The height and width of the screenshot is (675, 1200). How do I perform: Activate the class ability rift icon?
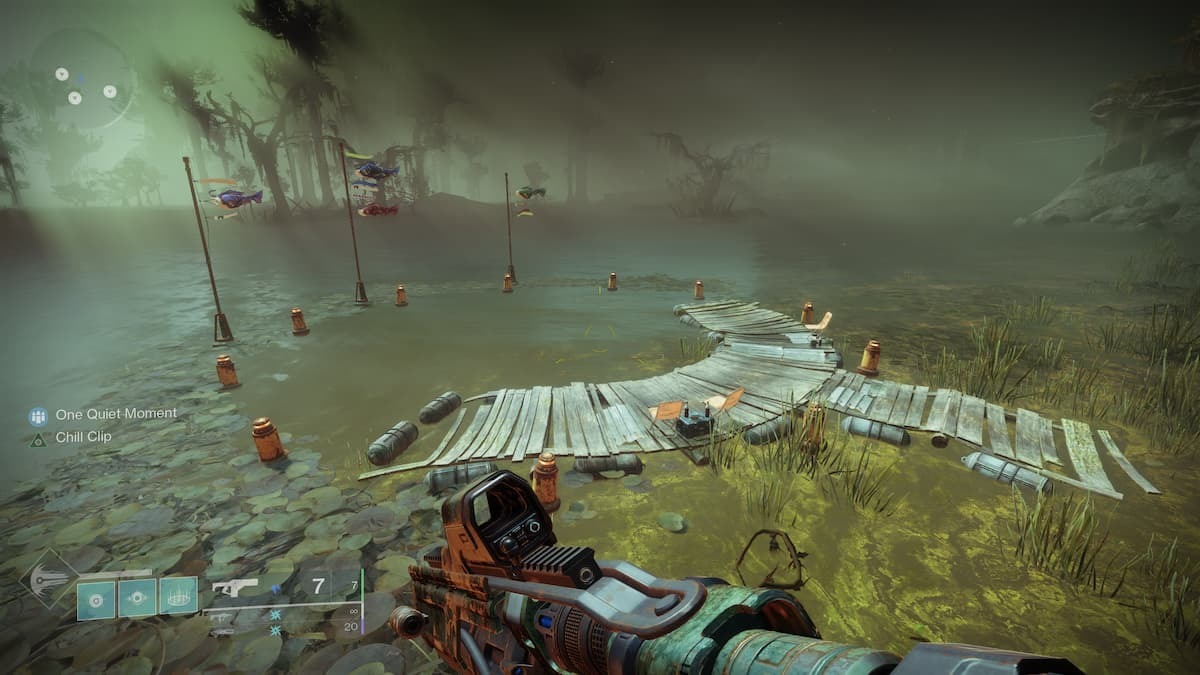tap(178, 598)
